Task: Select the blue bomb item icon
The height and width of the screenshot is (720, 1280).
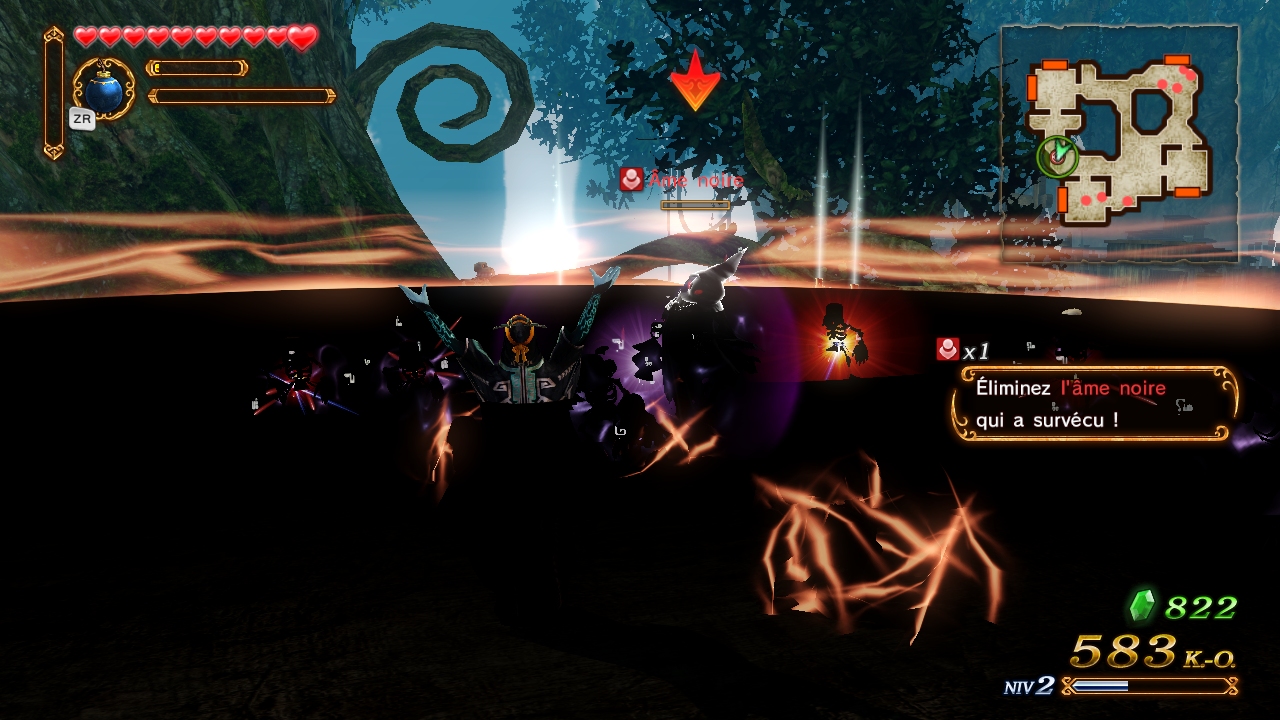Action: pyautogui.click(x=103, y=92)
